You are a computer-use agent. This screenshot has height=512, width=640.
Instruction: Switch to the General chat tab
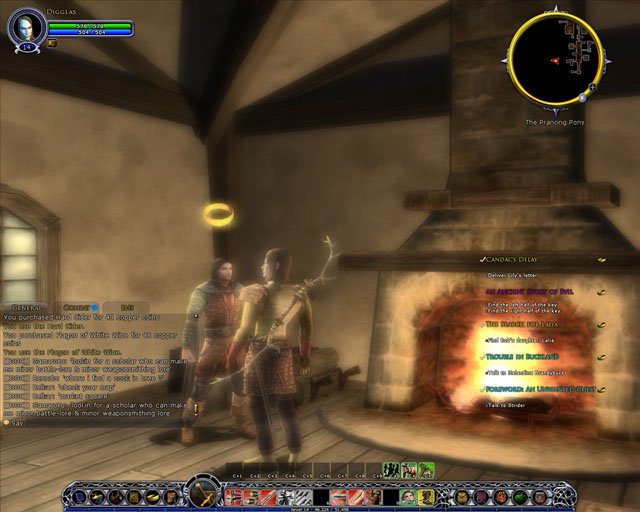click(25, 307)
